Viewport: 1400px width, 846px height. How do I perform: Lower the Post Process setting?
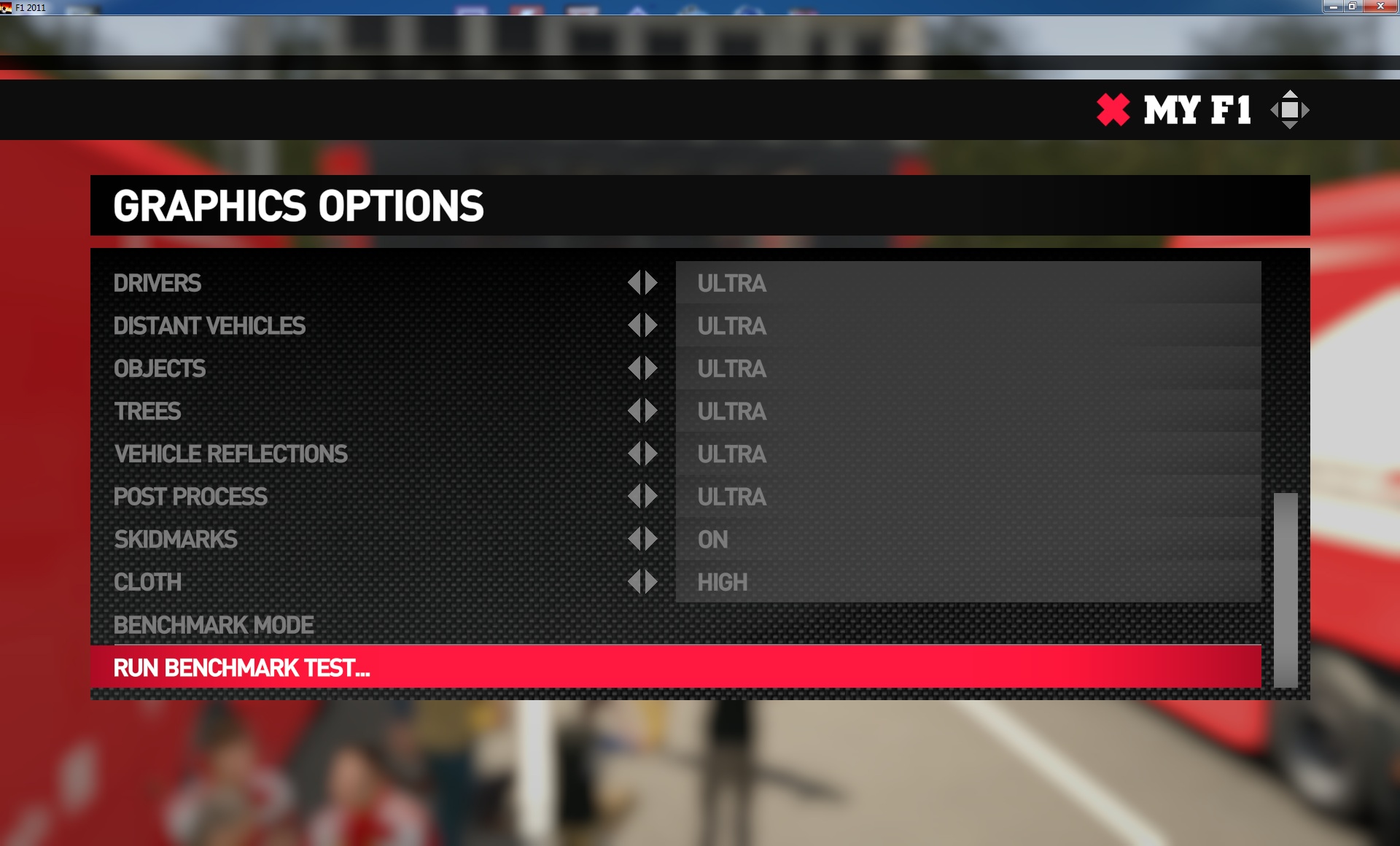point(634,497)
